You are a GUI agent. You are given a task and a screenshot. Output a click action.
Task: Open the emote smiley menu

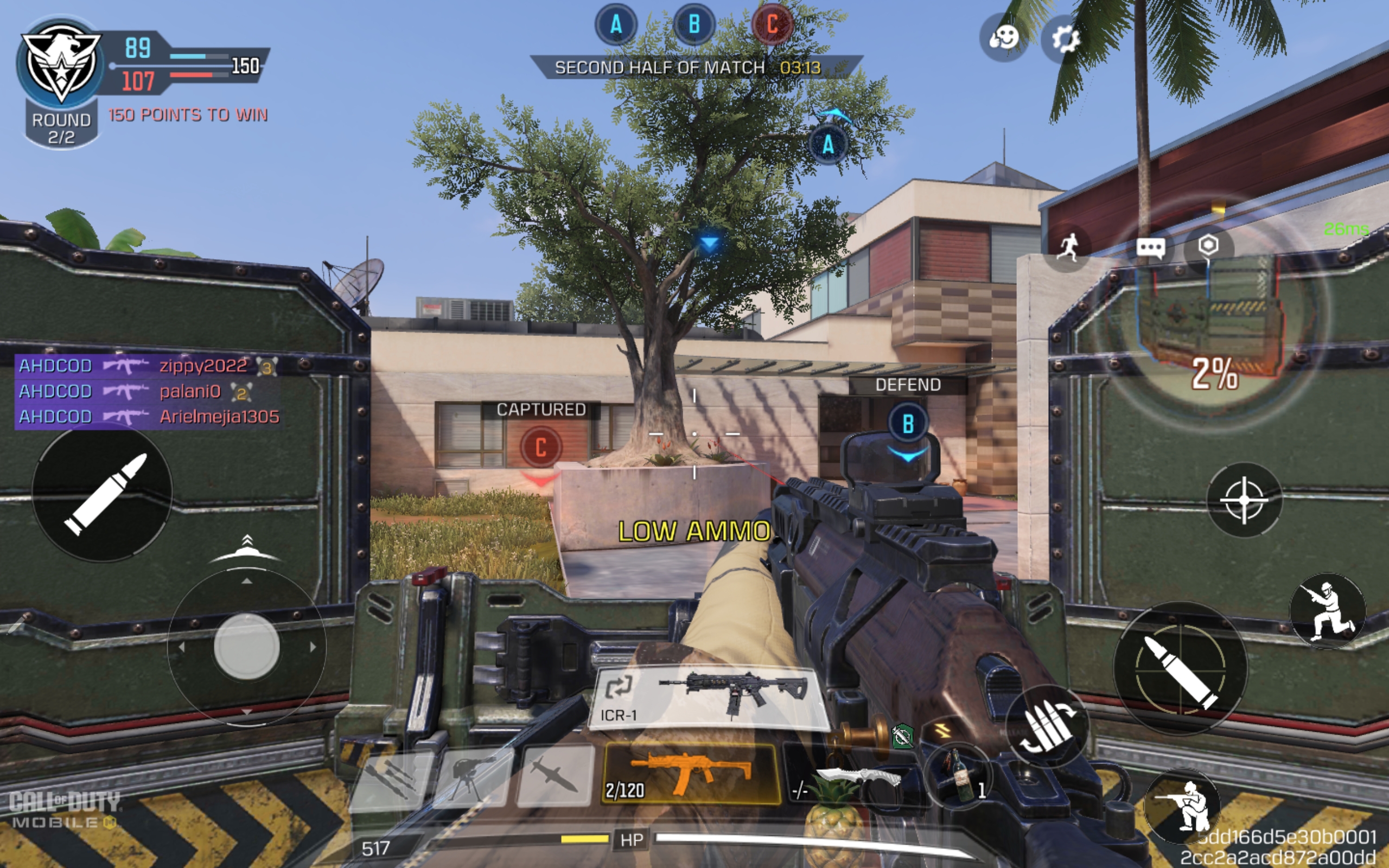coord(1004,39)
